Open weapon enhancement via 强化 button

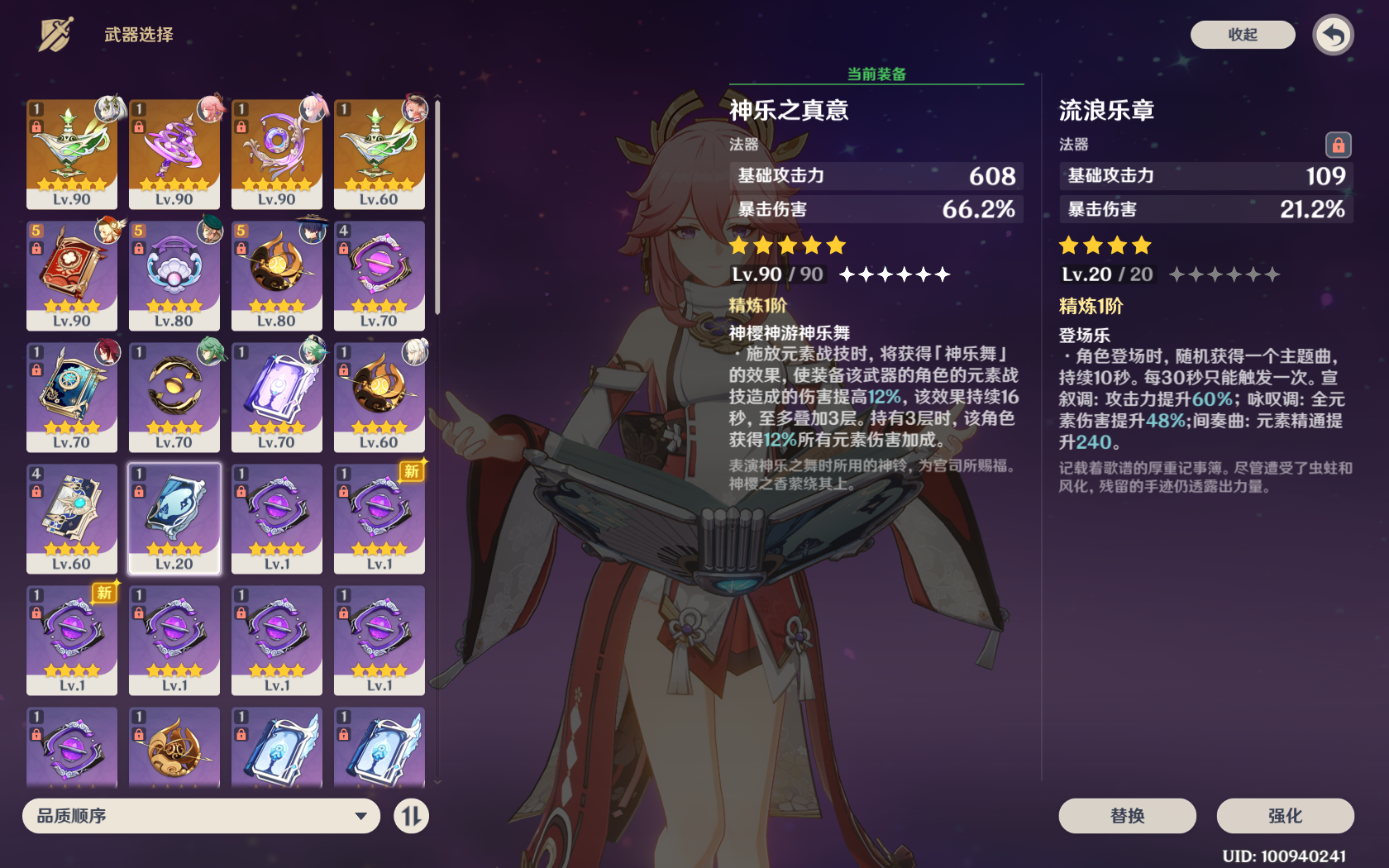[x=1285, y=816]
